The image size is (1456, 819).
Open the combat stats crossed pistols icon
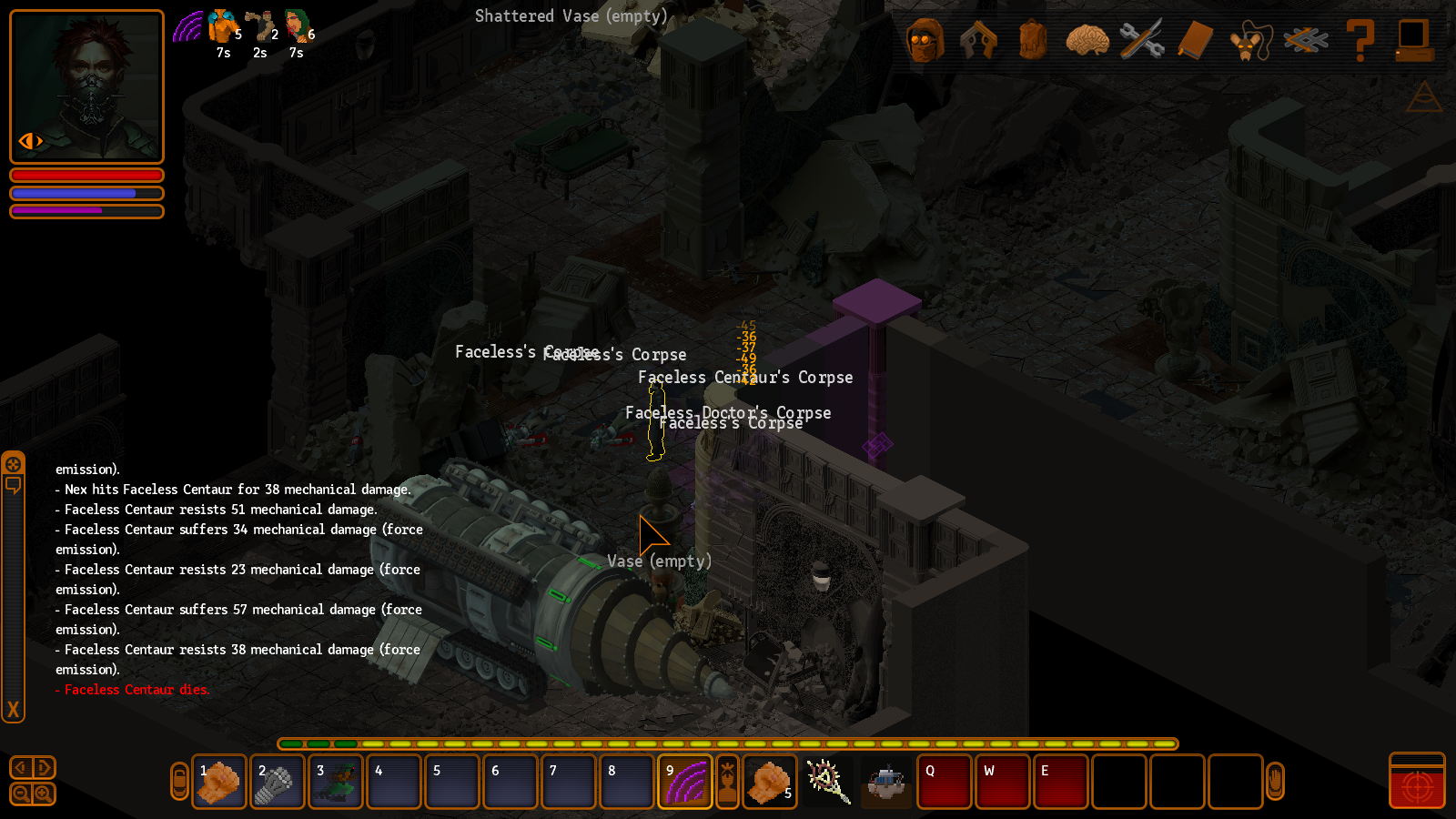978,41
